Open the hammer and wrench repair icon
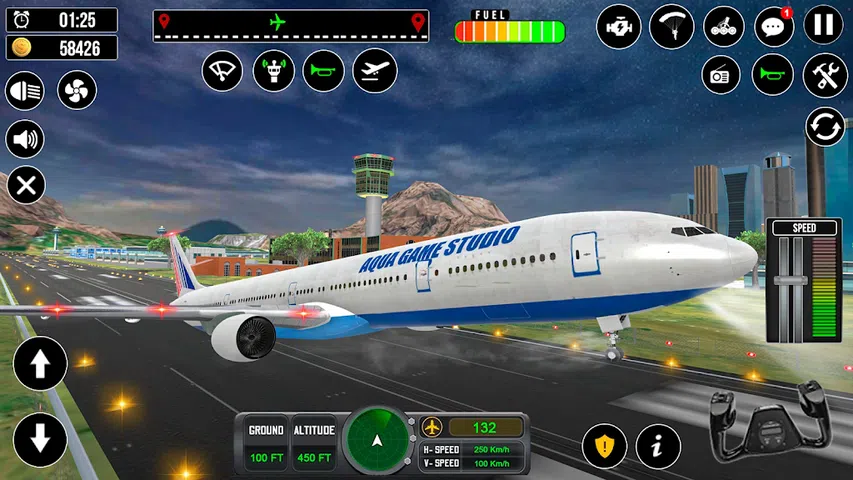853x480 pixels. [x=825, y=75]
